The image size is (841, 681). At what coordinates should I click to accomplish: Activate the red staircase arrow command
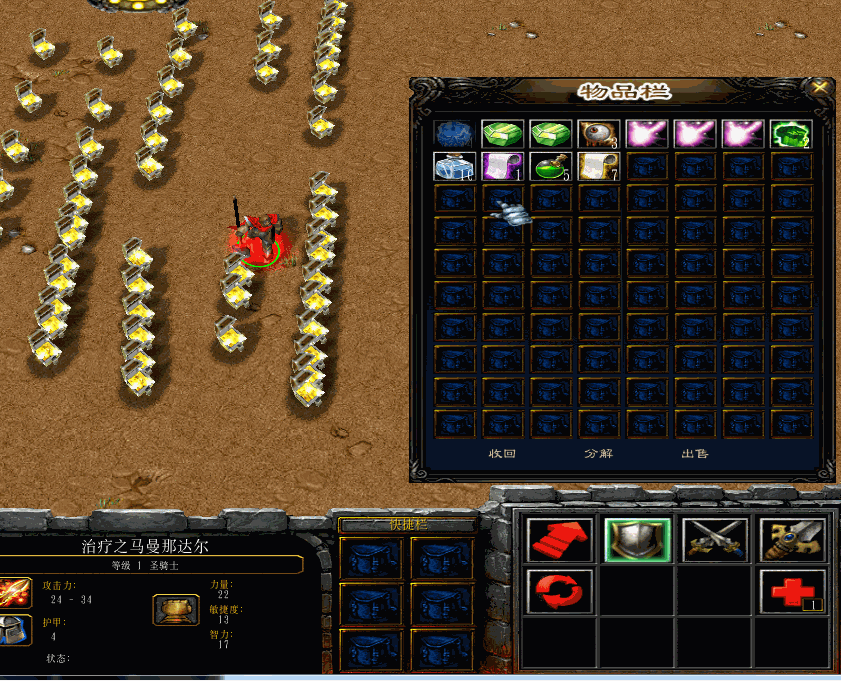[x=559, y=540]
